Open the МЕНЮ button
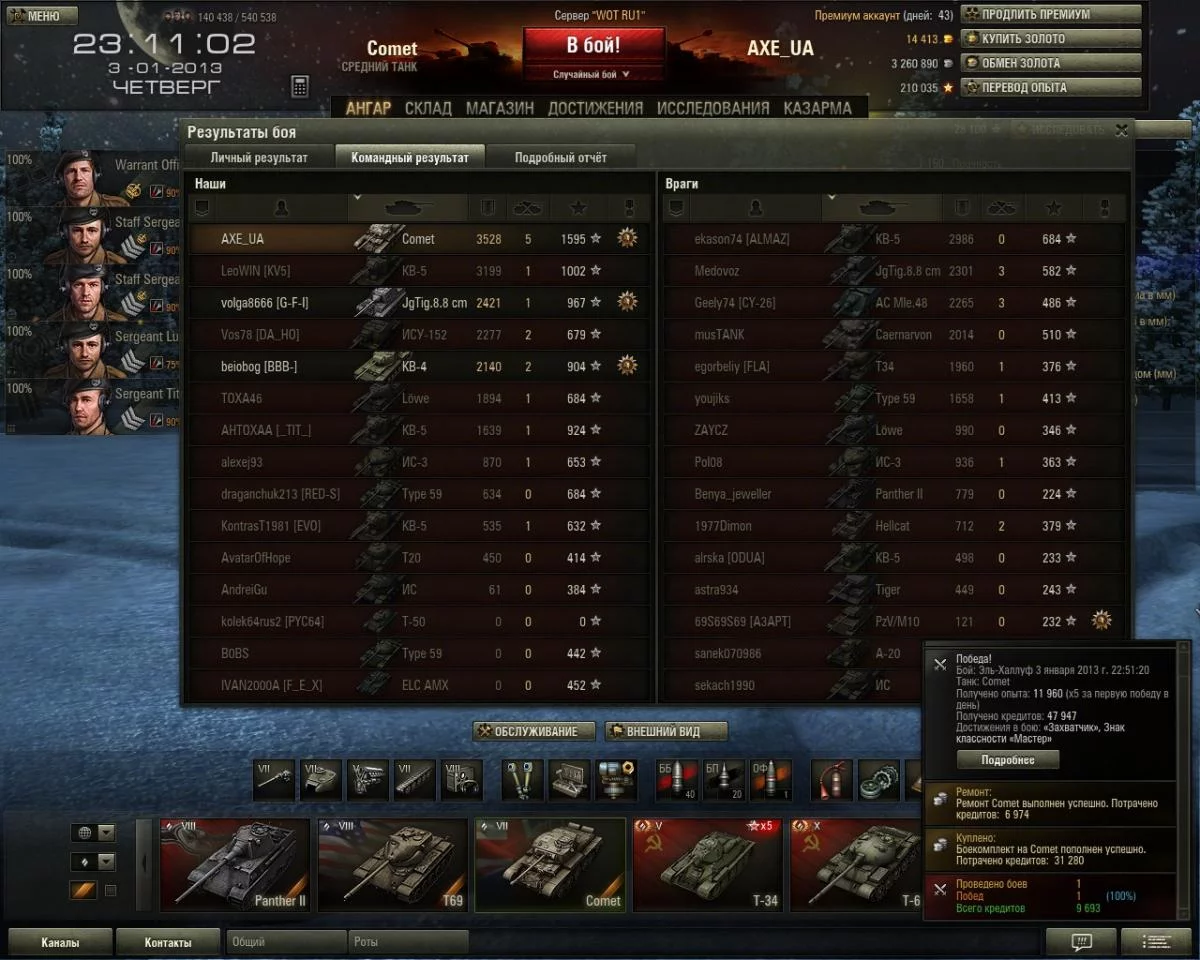1200x960 pixels. pyautogui.click(x=40, y=16)
